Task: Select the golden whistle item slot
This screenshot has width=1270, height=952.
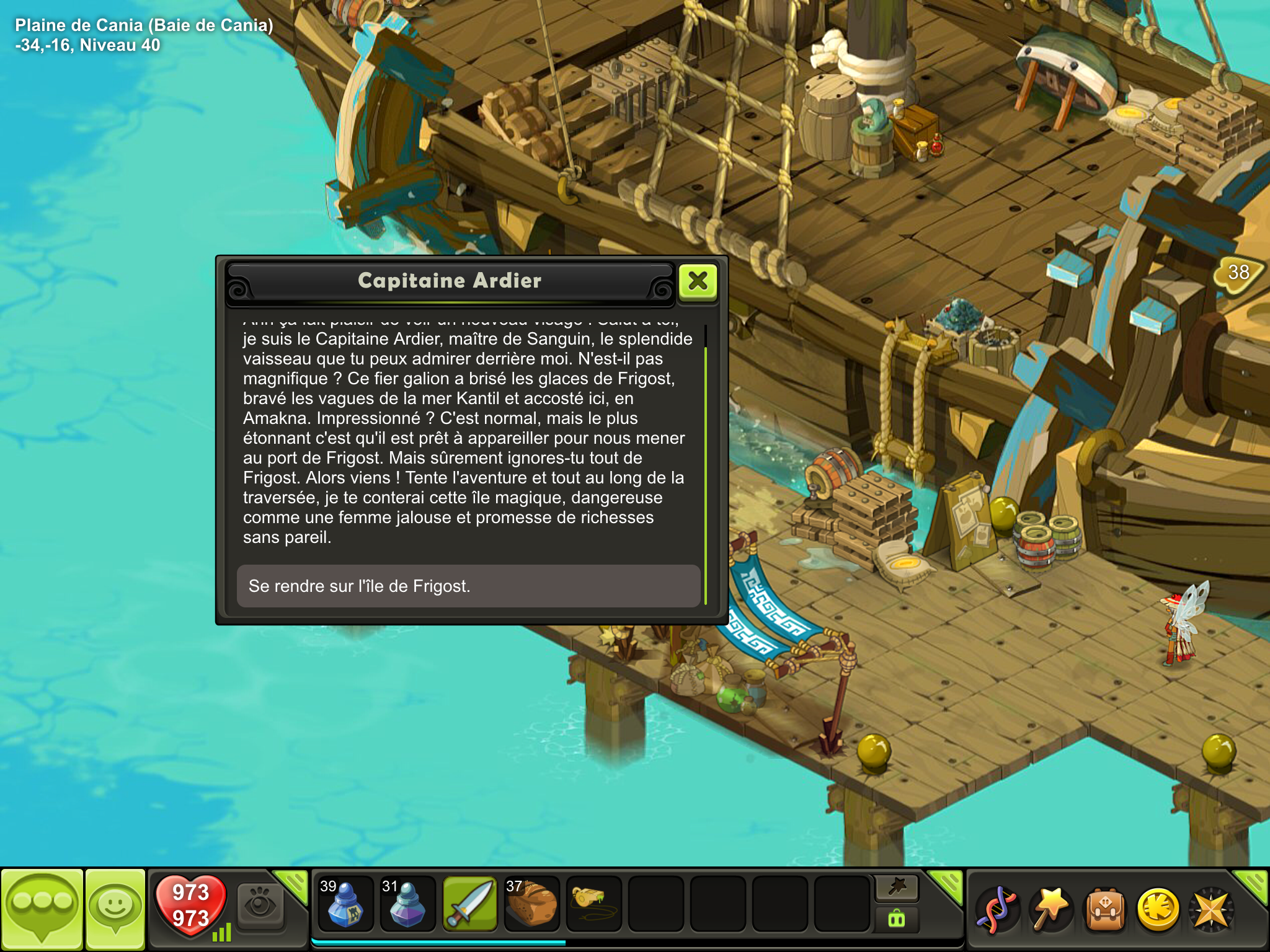Action: (593, 904)
